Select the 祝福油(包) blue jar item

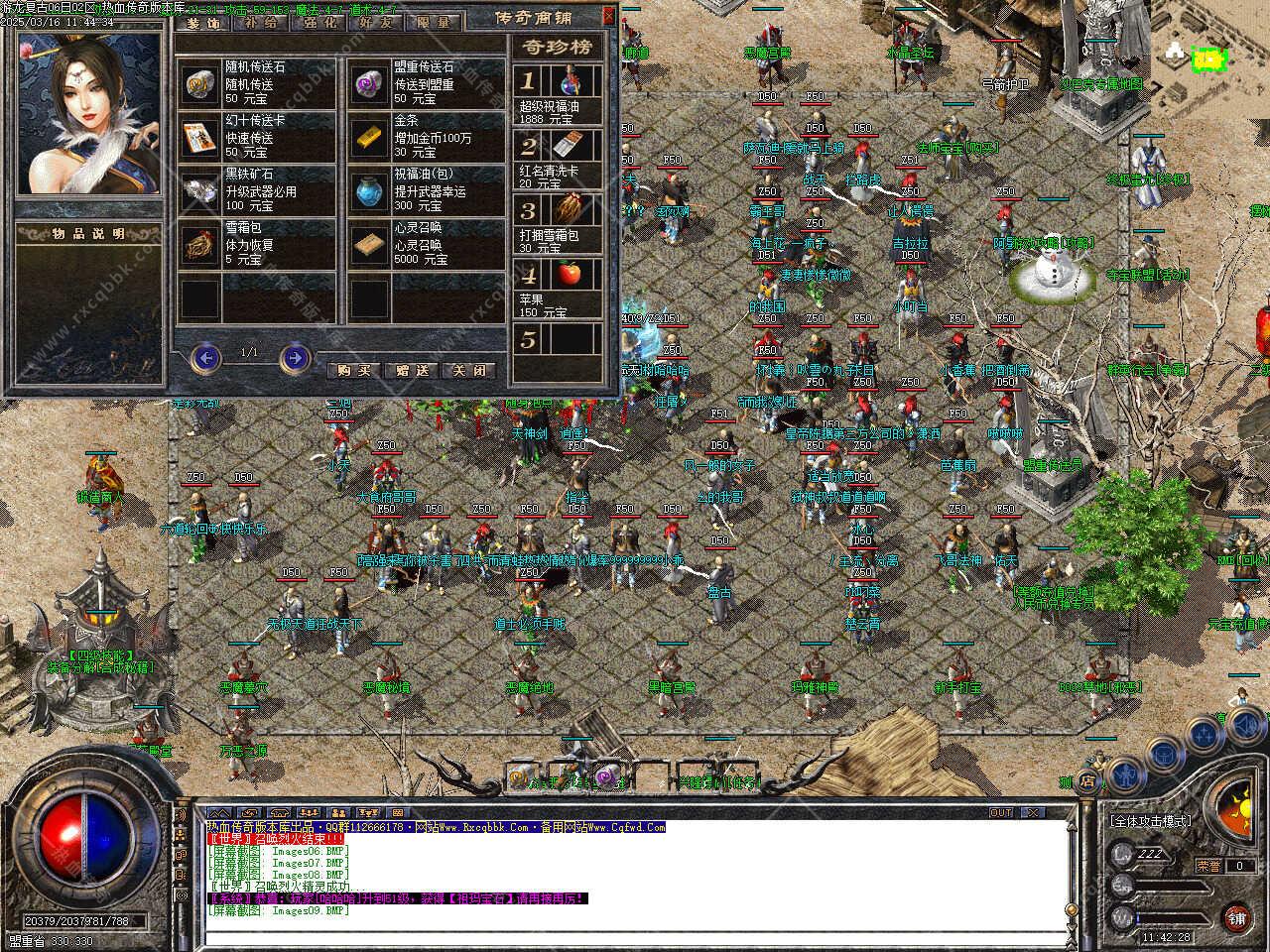[370, 190]
